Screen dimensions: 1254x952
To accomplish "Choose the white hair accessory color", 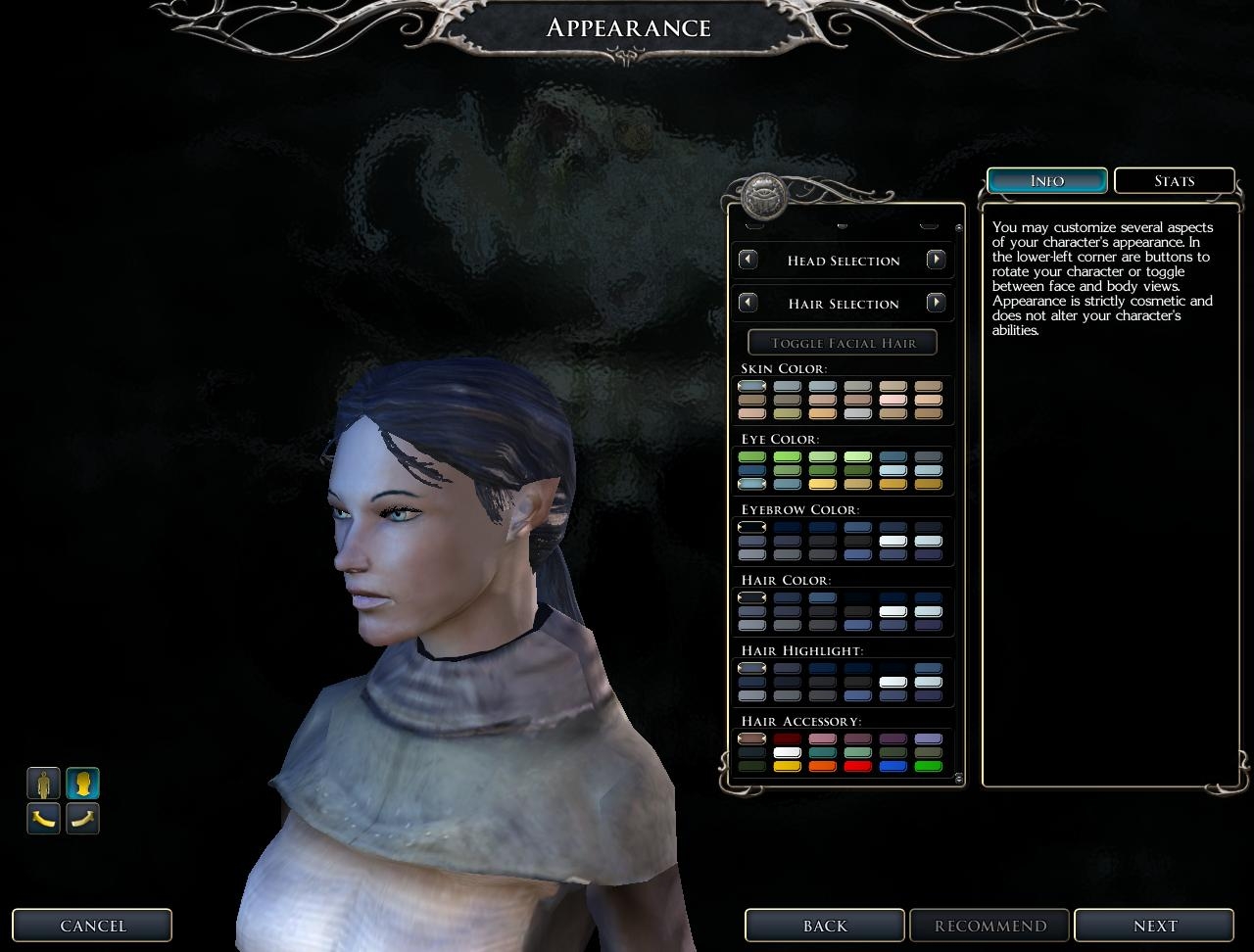I will (x=787, y=753).
